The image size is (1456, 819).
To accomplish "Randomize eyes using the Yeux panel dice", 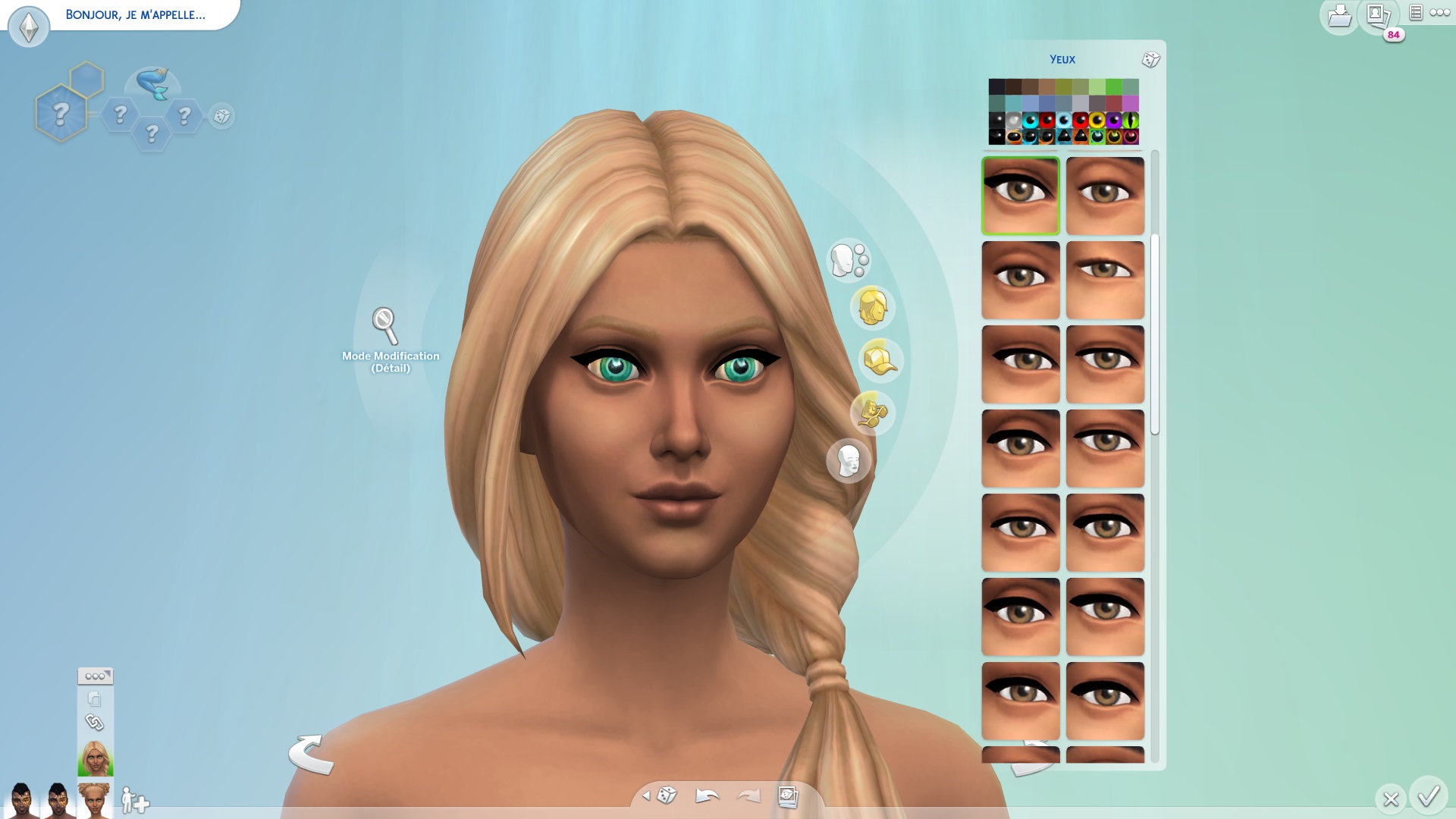I will (x=1150, y=60).
